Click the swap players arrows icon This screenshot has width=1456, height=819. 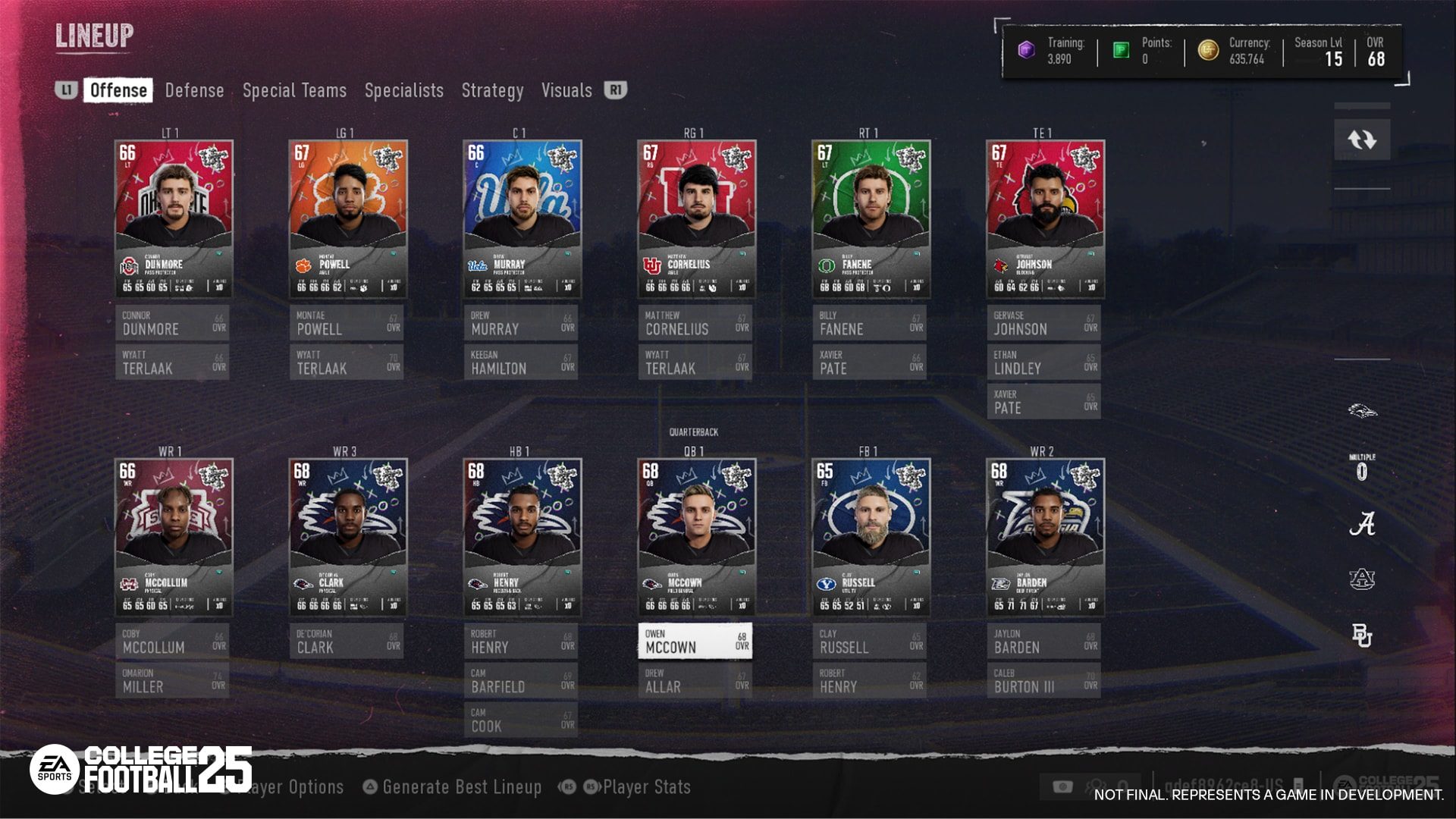1363,139
